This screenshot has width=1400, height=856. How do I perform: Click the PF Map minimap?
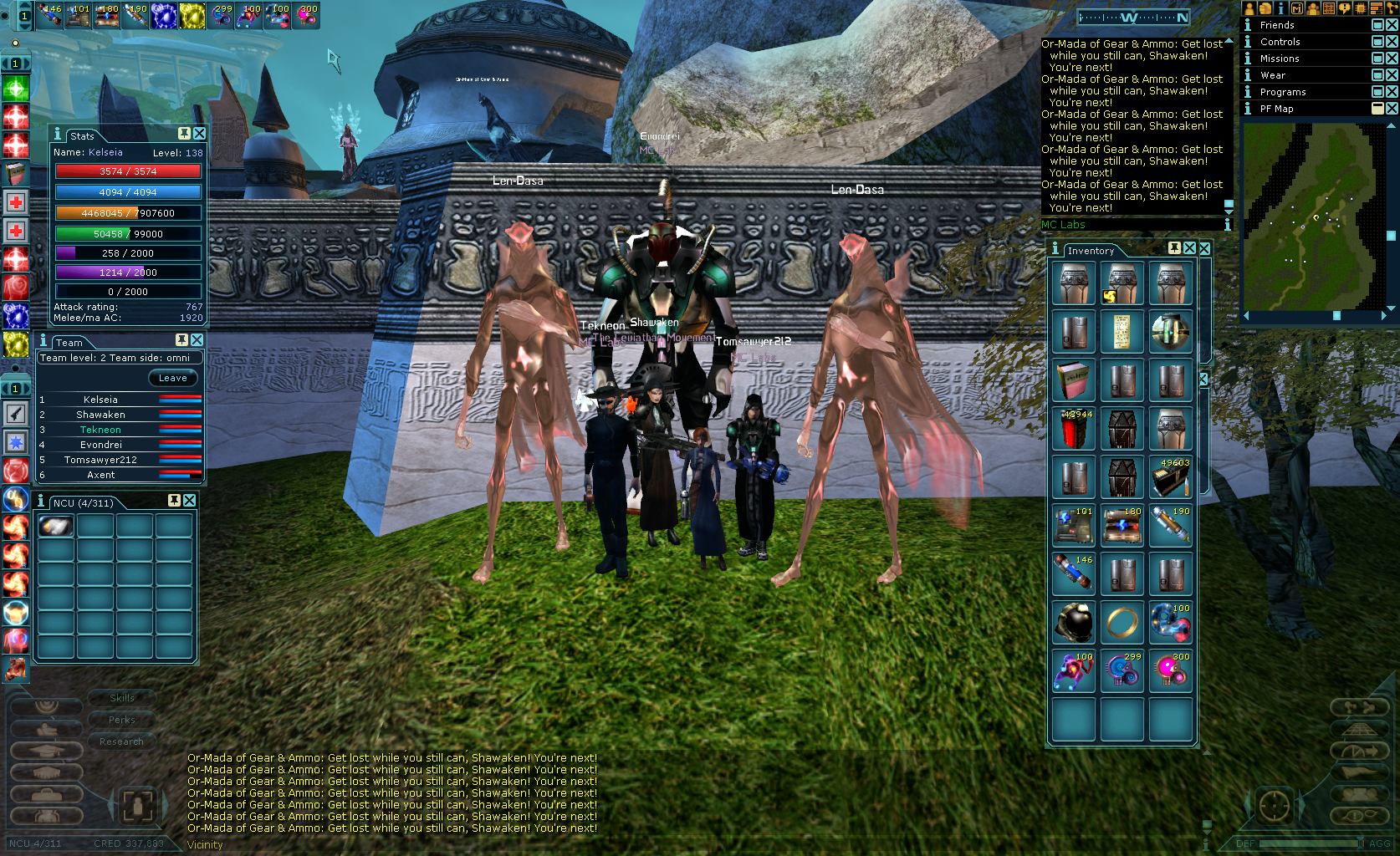coord(1313,216)
